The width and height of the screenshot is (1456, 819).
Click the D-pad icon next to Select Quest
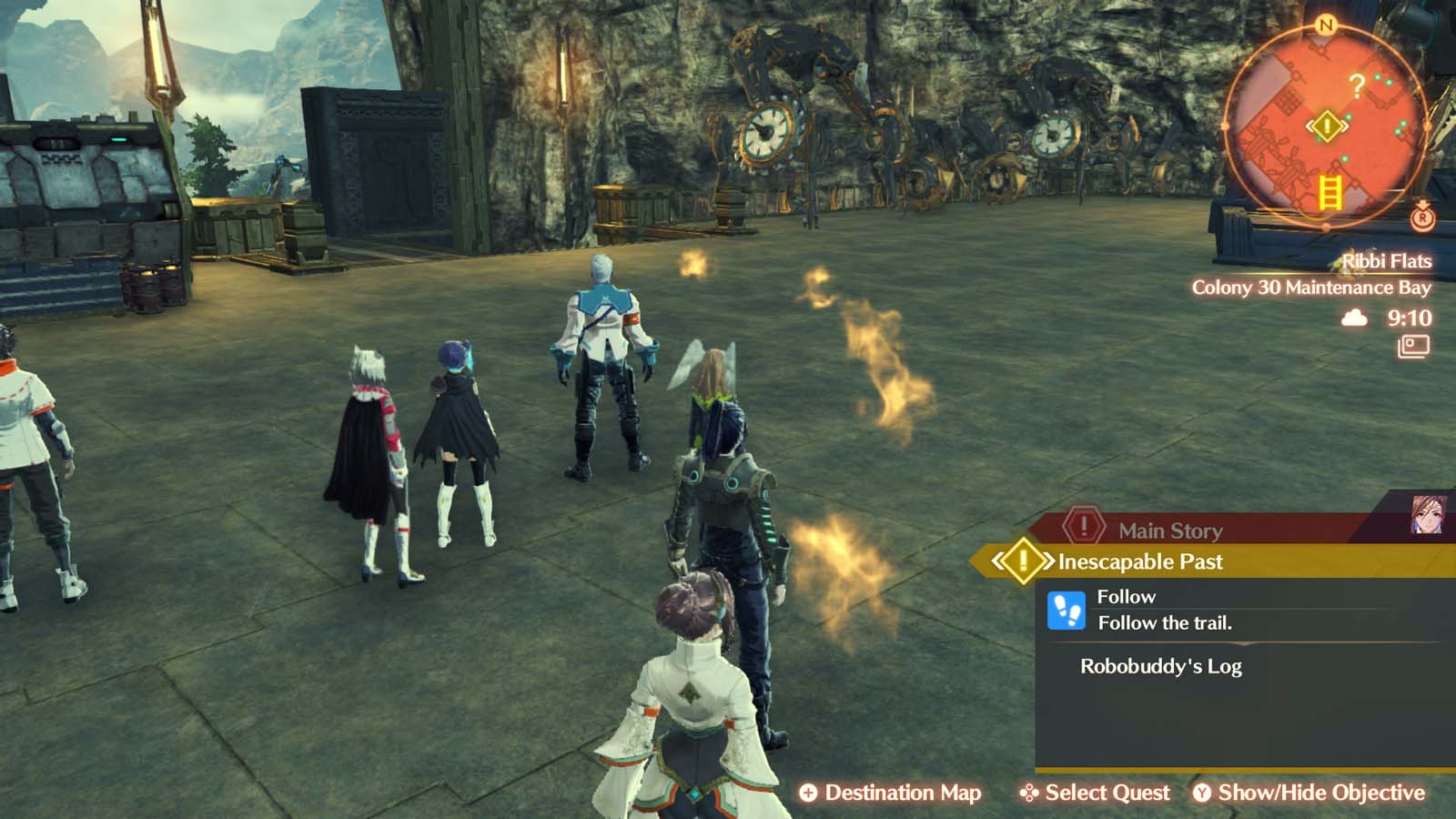pos(1028,793)
